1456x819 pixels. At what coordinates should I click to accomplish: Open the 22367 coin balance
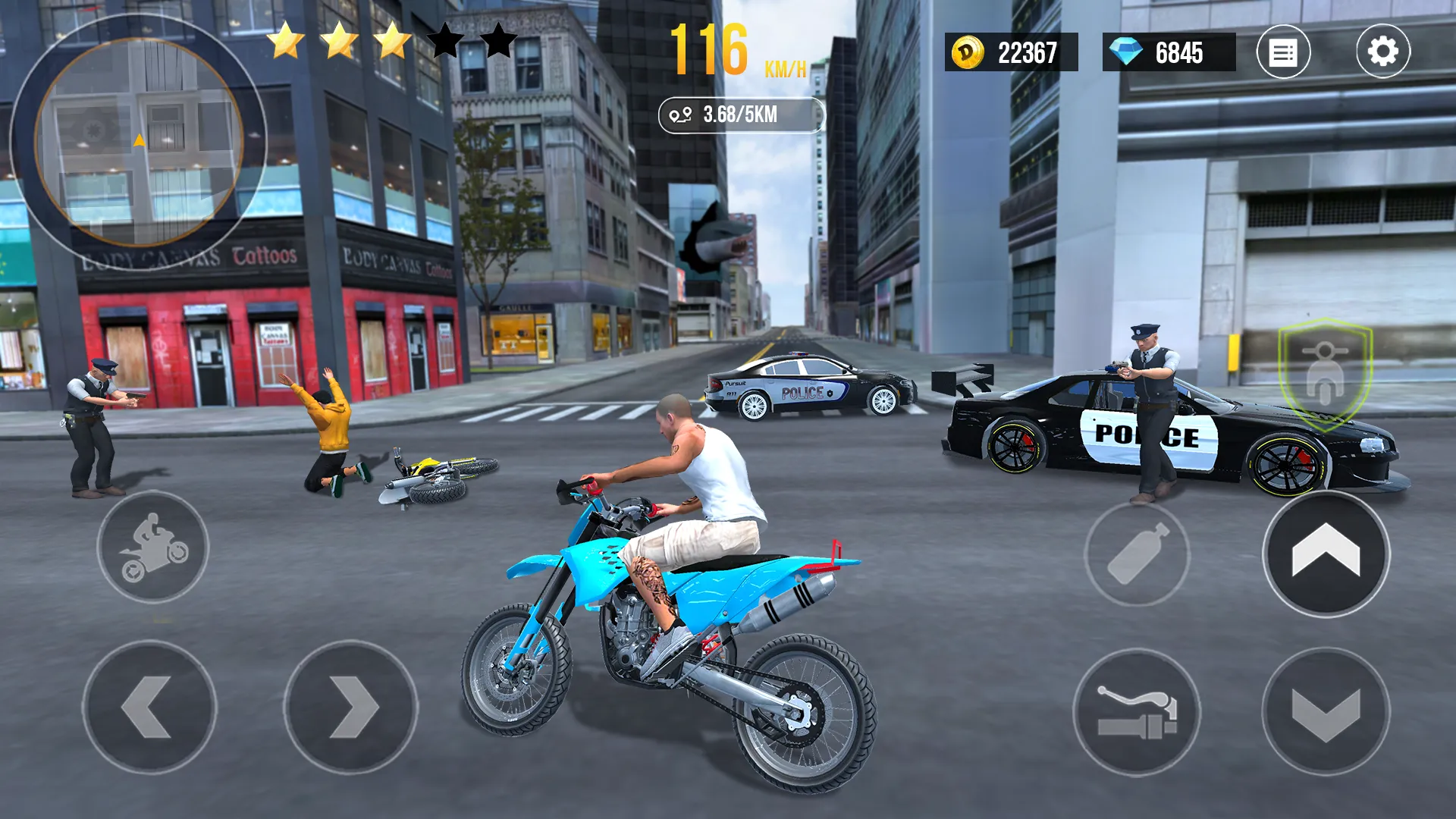coord(1019,50)
